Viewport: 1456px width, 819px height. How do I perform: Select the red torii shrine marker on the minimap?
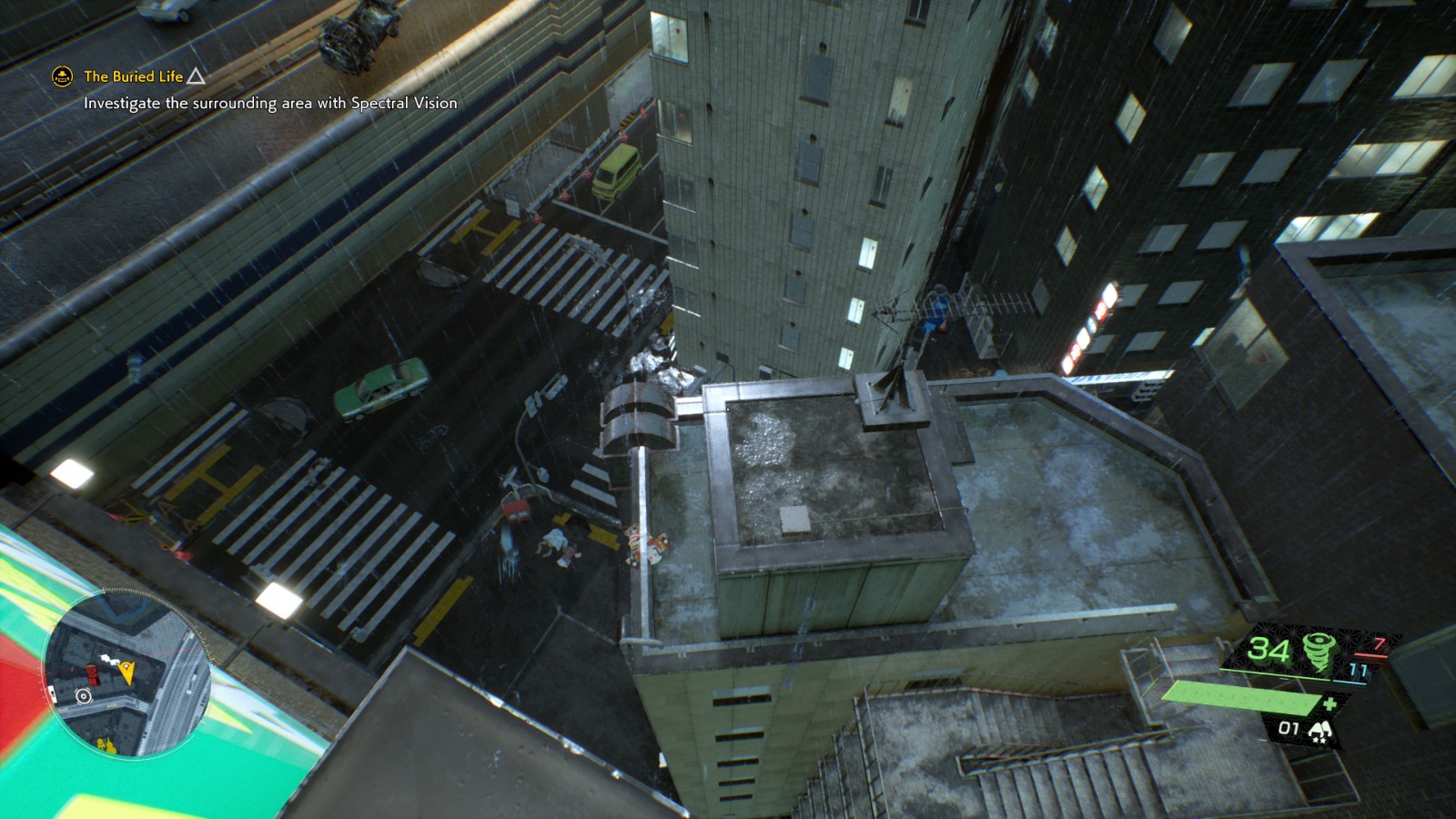pyautogui.click(x=93, y=673)
